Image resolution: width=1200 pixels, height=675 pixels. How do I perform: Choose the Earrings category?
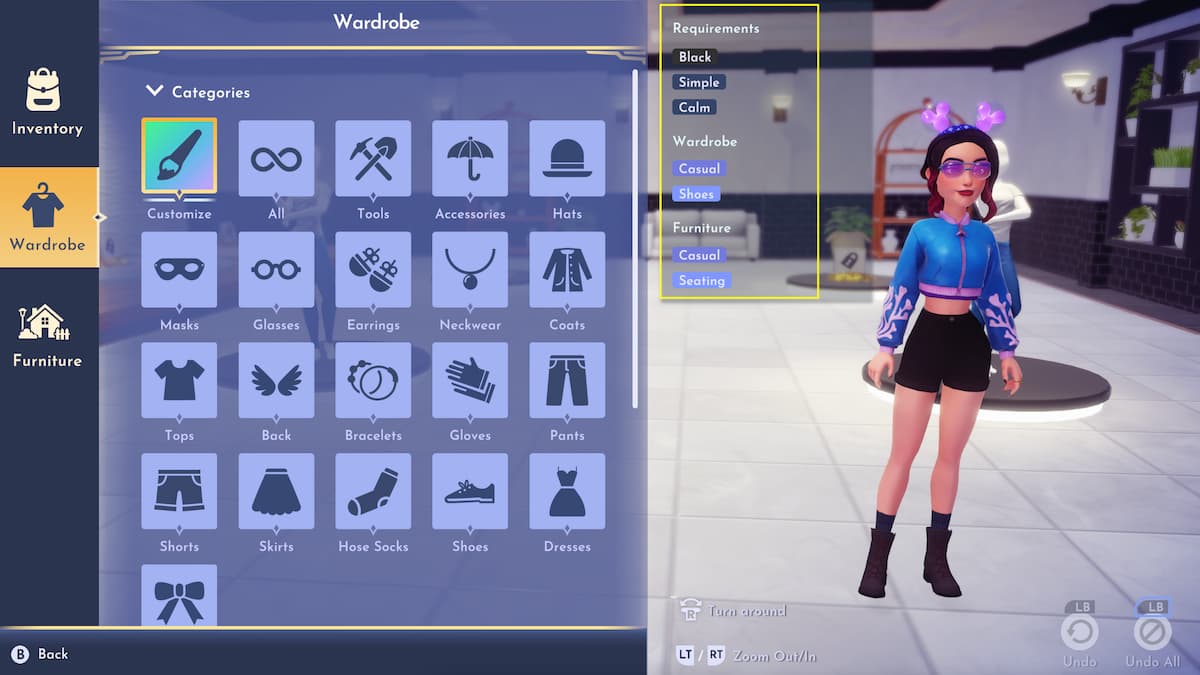tap(373, 269)
